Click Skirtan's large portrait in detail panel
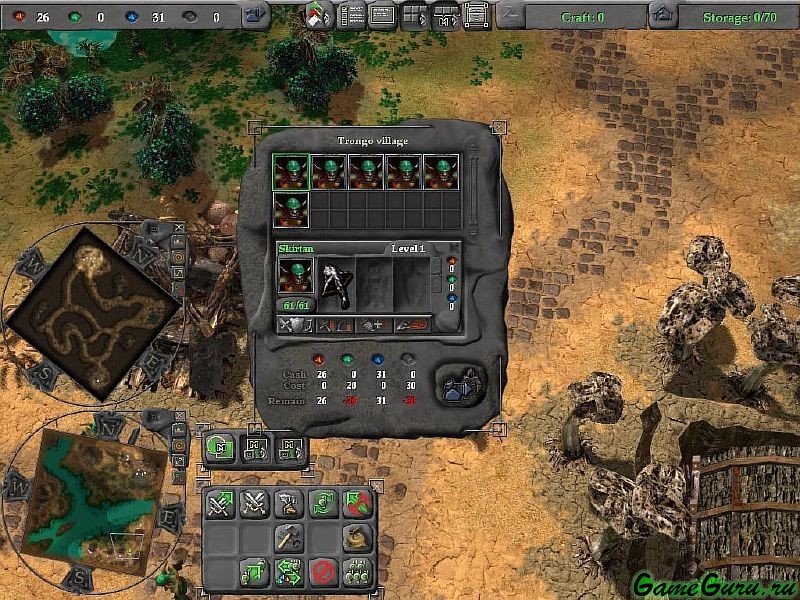The height and width of the screenshot is (600, 800). [x=296, y=274]
